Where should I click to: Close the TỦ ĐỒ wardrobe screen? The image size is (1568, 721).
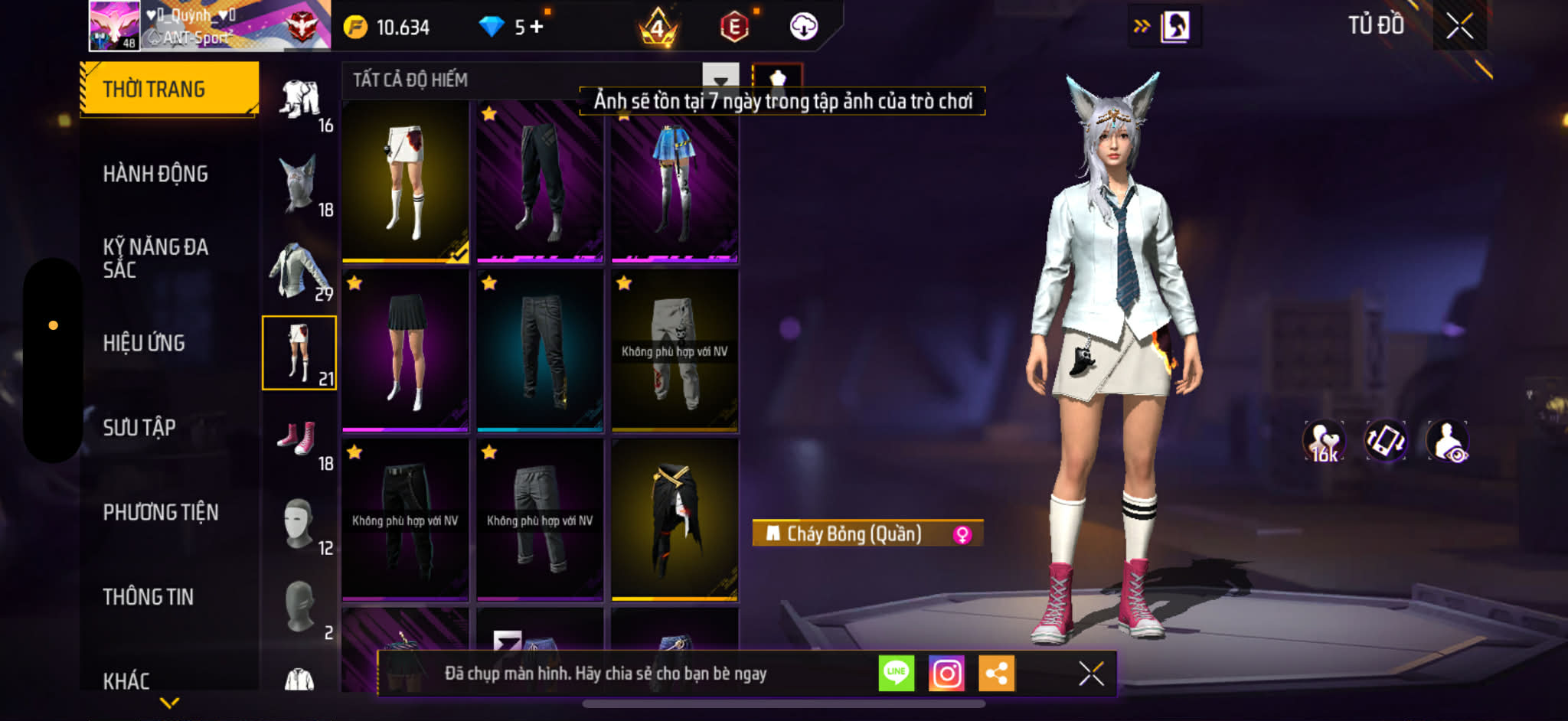coord(1459,26)
